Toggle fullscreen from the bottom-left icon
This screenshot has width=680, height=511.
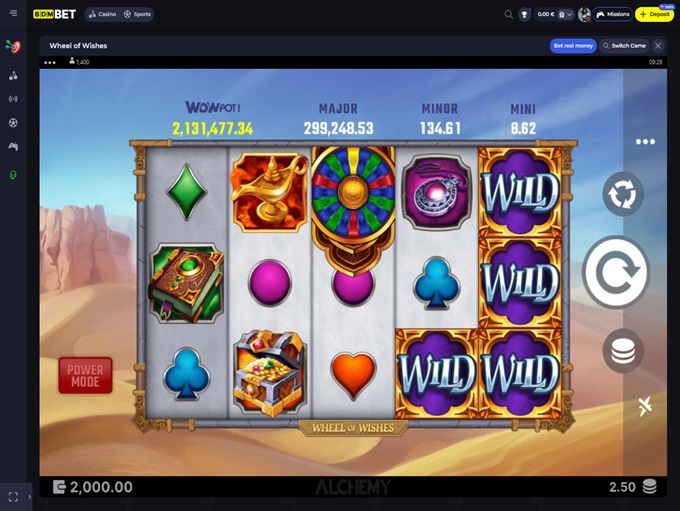pyautogui.click(x=13, y=496)
